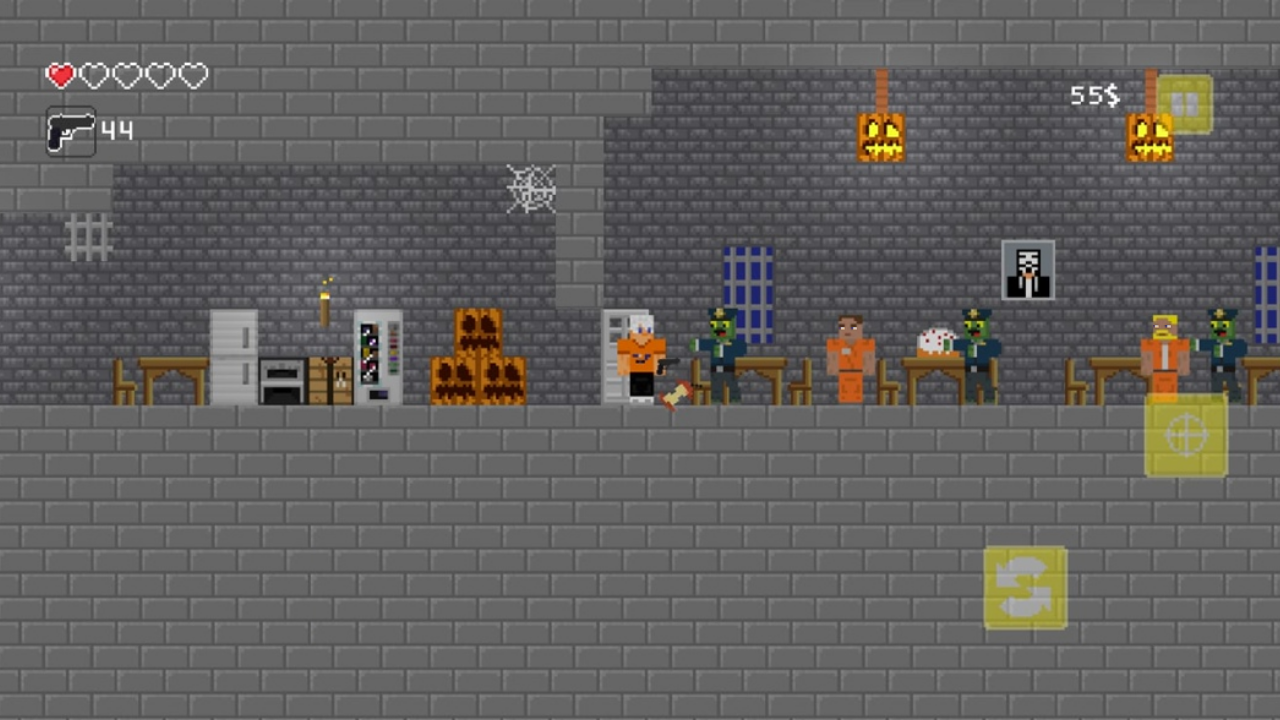
Task: Open the inventory grid button near the pumpkin
Action: tap(1184, 102)
